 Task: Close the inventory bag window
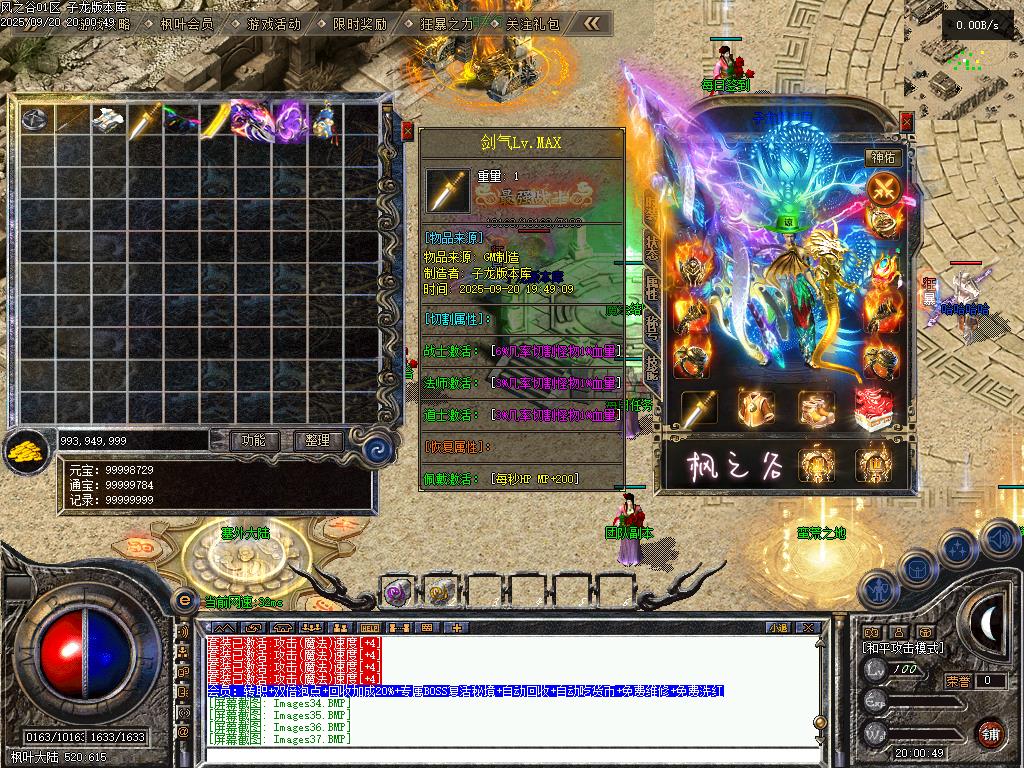click(x=407, y=130)
